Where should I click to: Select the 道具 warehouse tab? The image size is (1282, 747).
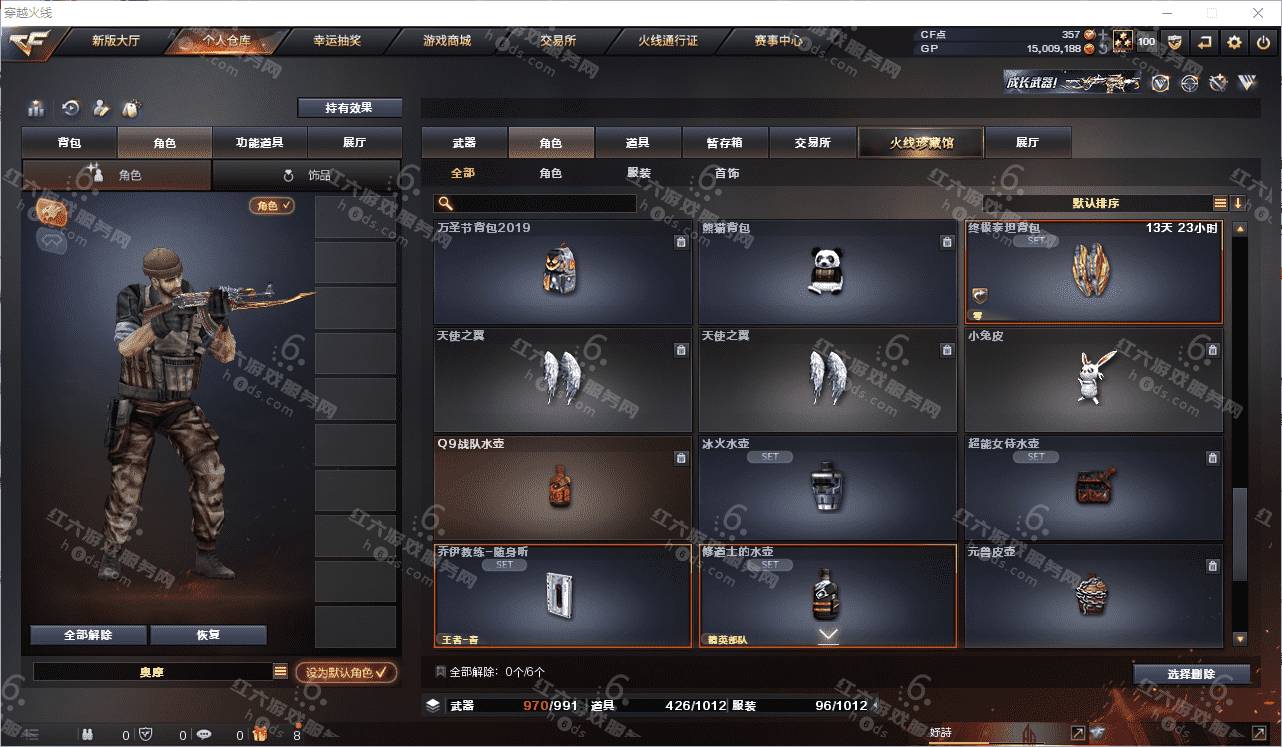pyautogui.click(x=638, y=143)
